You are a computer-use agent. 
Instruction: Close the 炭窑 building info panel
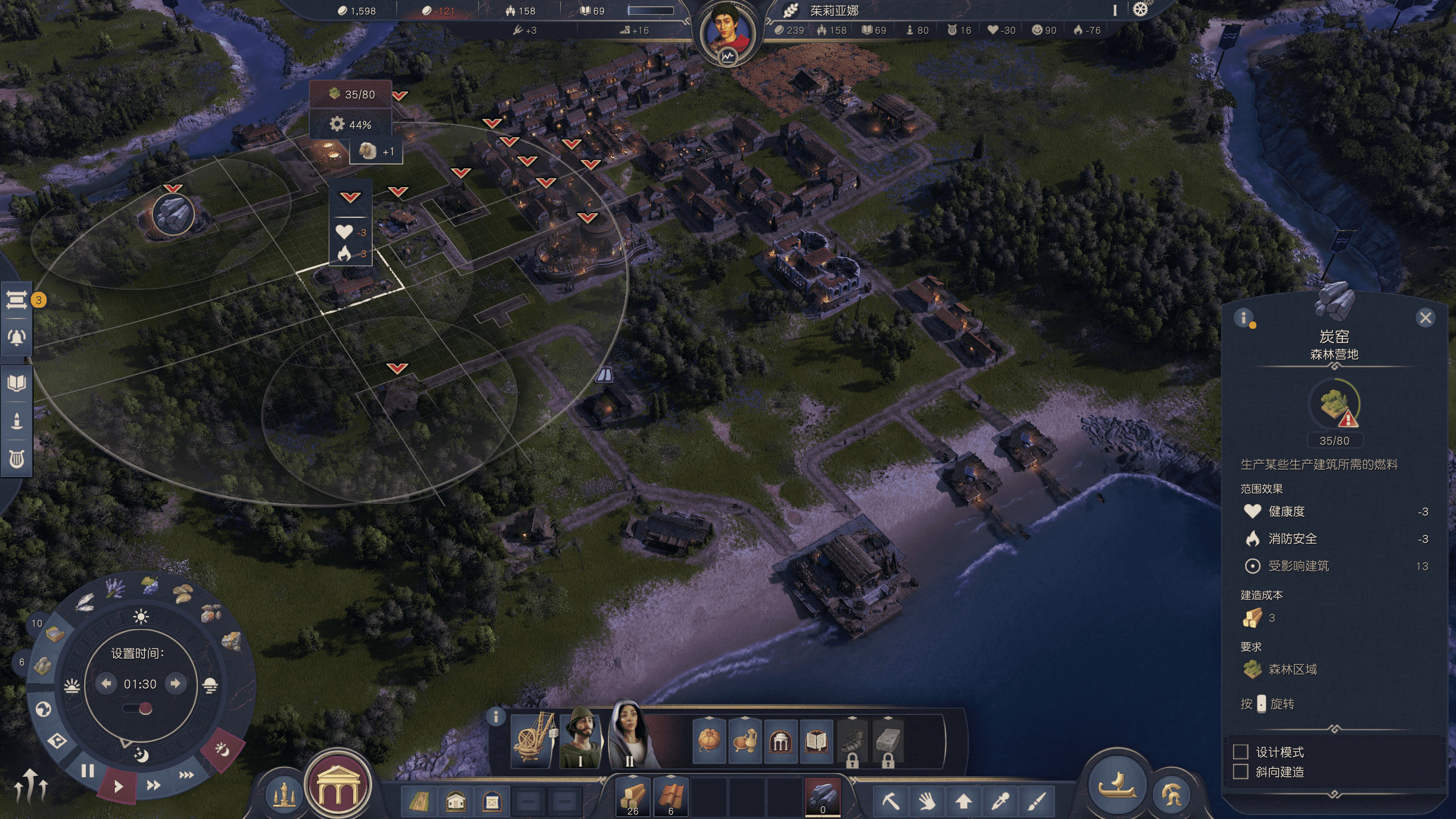click(x=1425, y=318)
